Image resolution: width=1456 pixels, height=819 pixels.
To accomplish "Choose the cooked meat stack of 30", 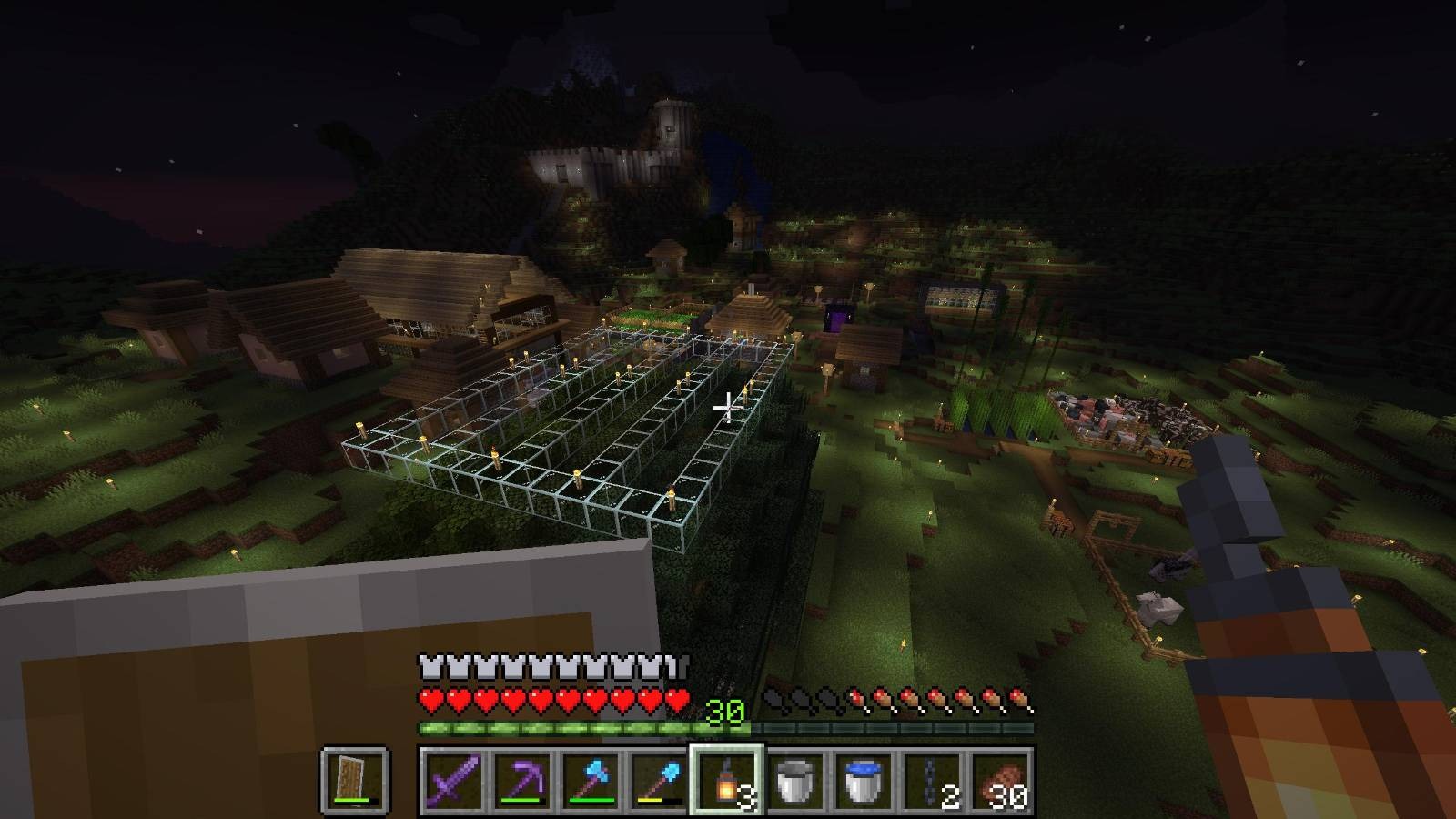I will point(999,780).
